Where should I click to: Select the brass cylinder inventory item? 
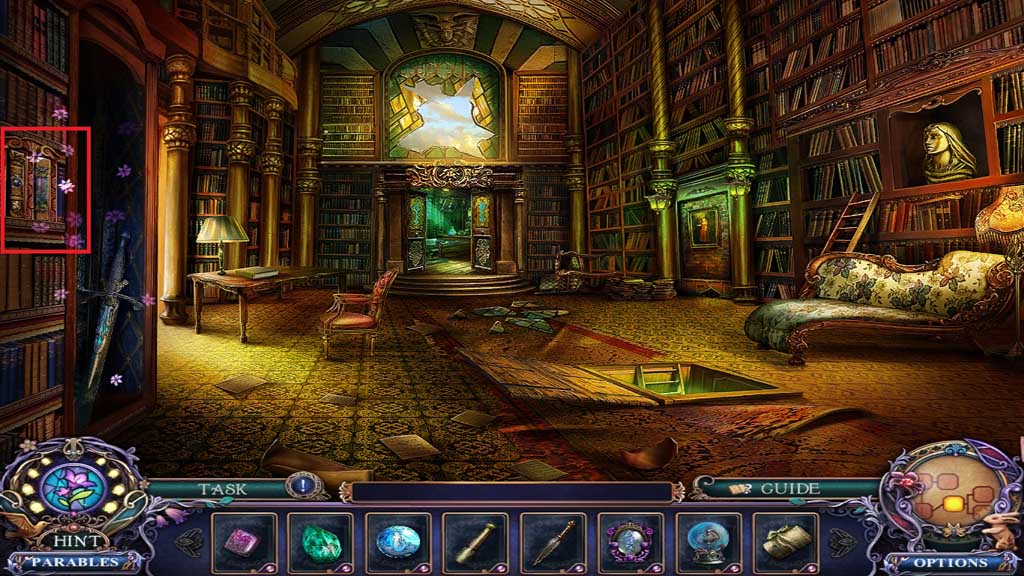pyautogui.click(x=475, y=543)
